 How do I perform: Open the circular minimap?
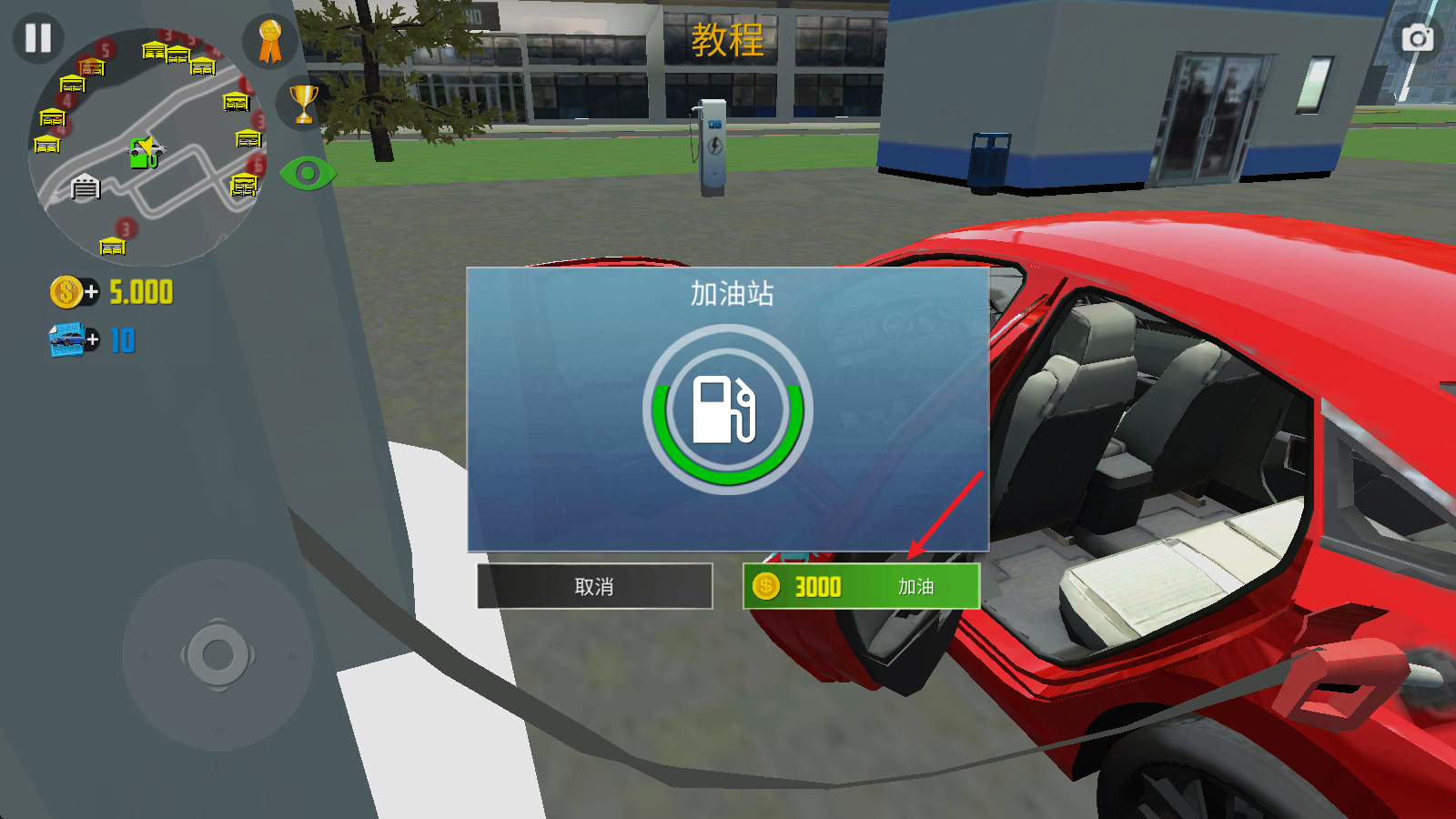click(147, 147)
